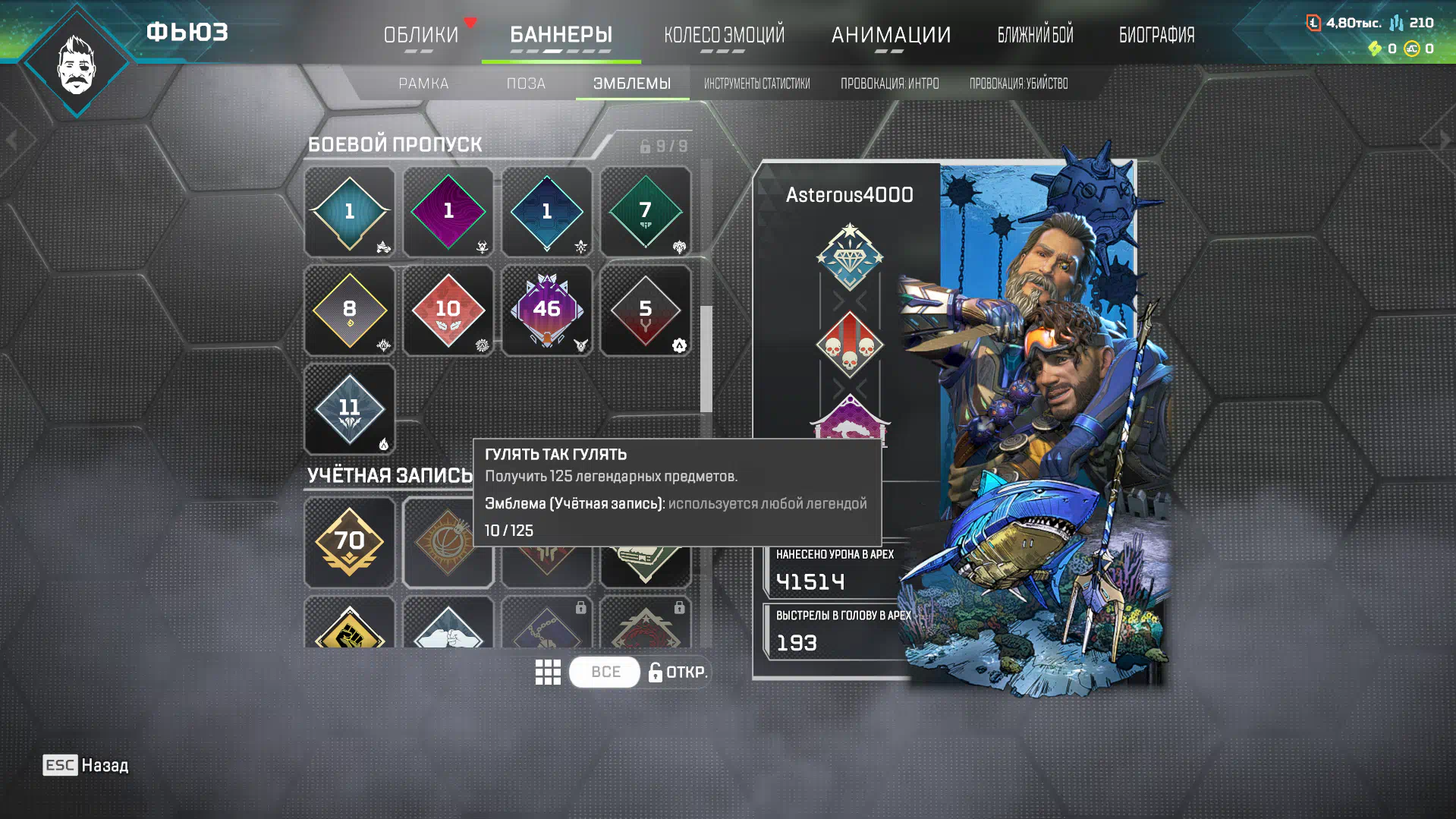Select the gold account level 70 badge
This screenshot has width=1456, height=819.
(349, 542)
